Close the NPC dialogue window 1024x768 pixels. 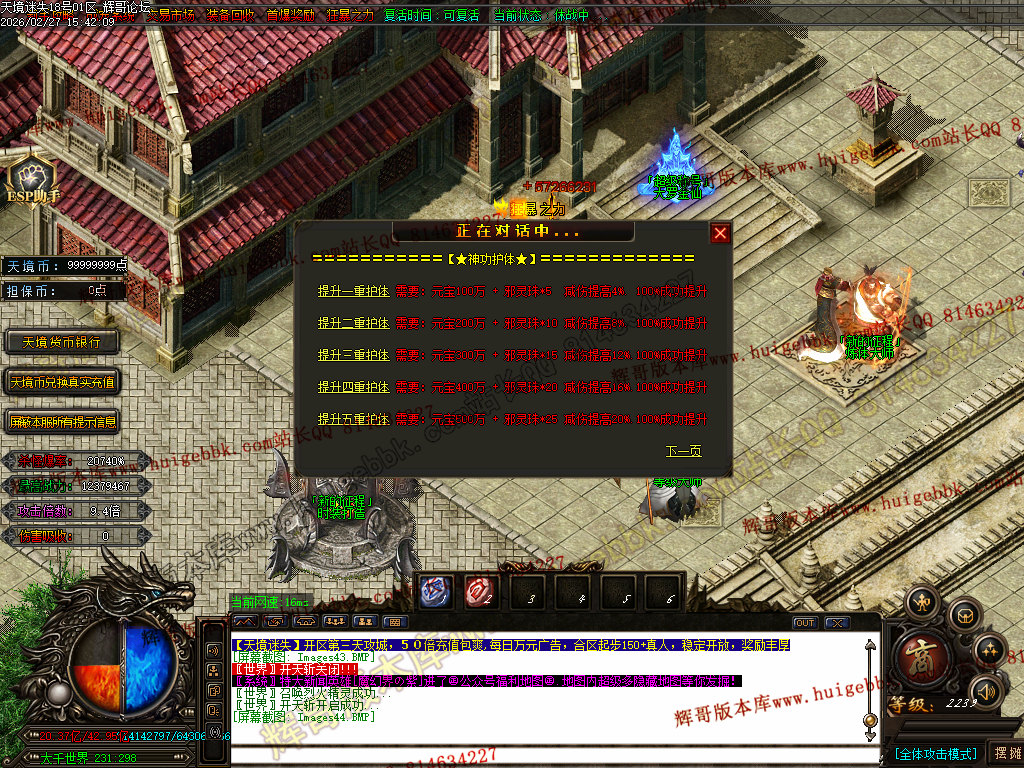(720, 233)
